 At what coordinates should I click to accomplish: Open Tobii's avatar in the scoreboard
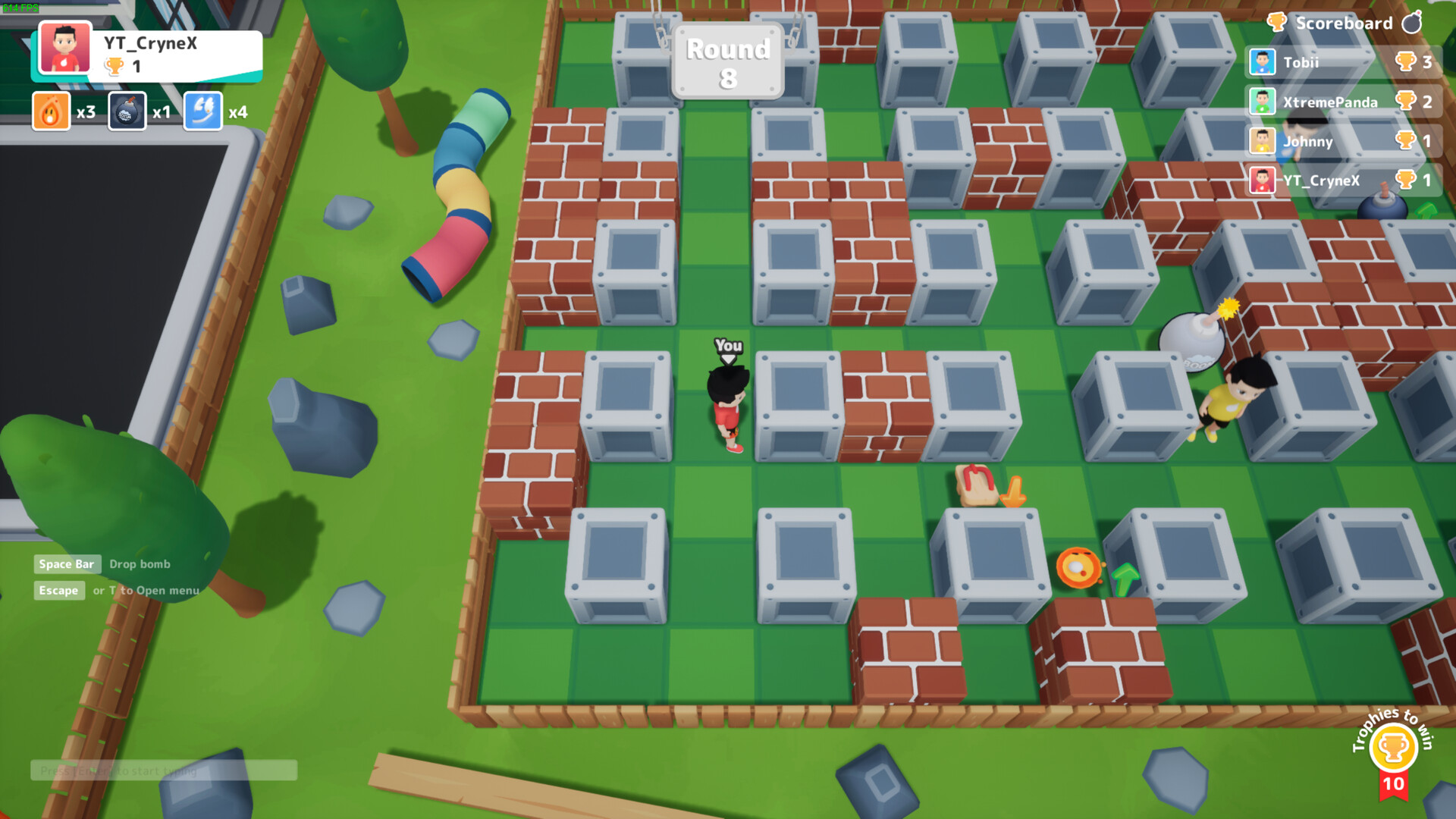tap(1262, 61)
